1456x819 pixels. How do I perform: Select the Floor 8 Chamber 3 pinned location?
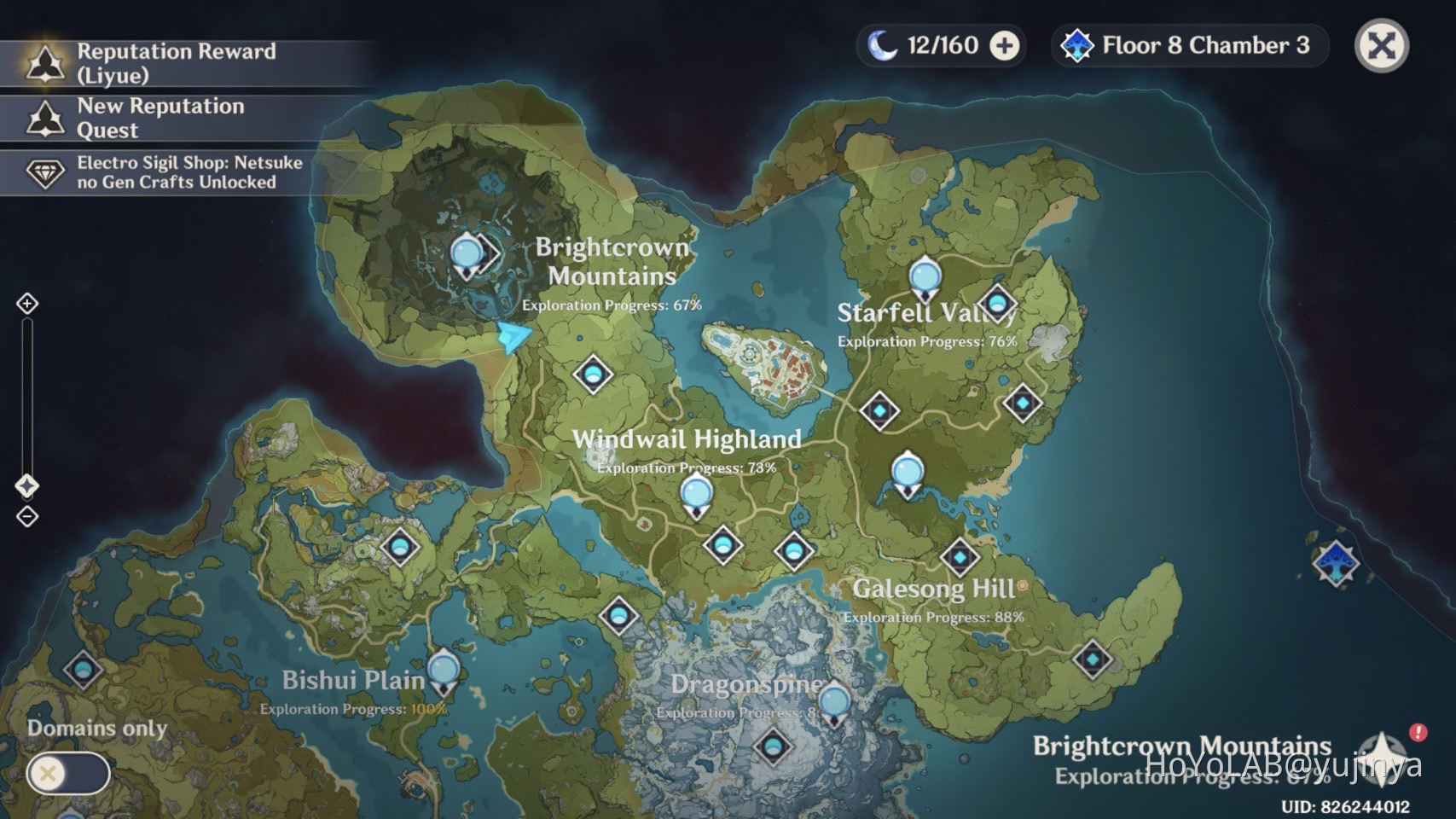(x=1188, y=48)
